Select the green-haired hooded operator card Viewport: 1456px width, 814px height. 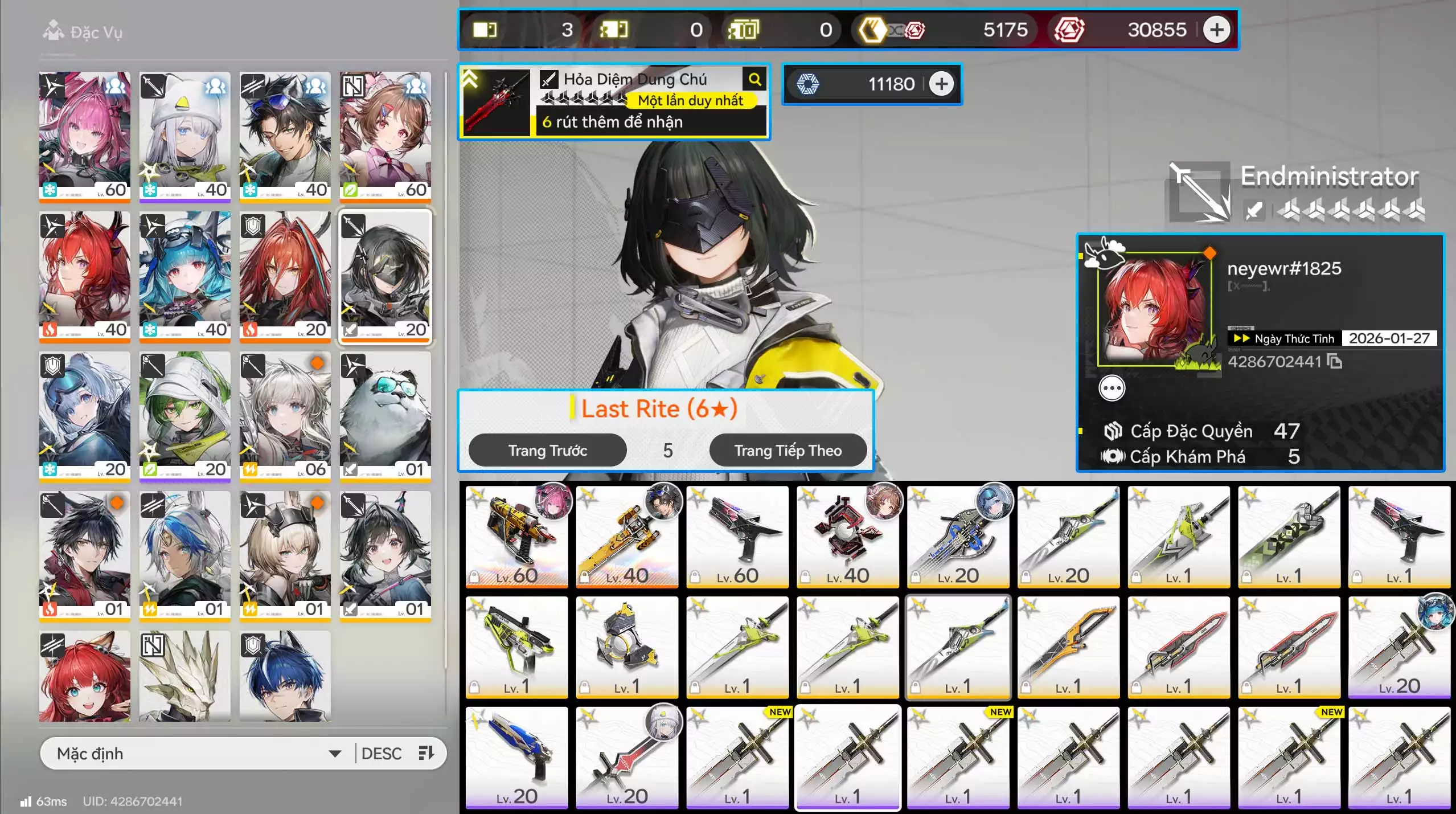184,416
